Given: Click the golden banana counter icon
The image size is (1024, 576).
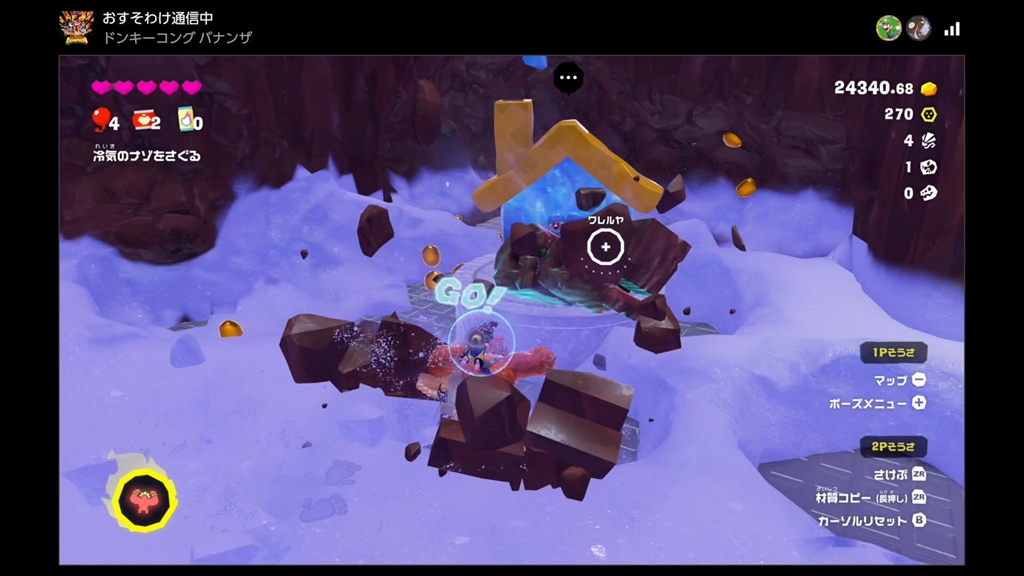Looking at the screenshot, I should (x=928, y=114).
